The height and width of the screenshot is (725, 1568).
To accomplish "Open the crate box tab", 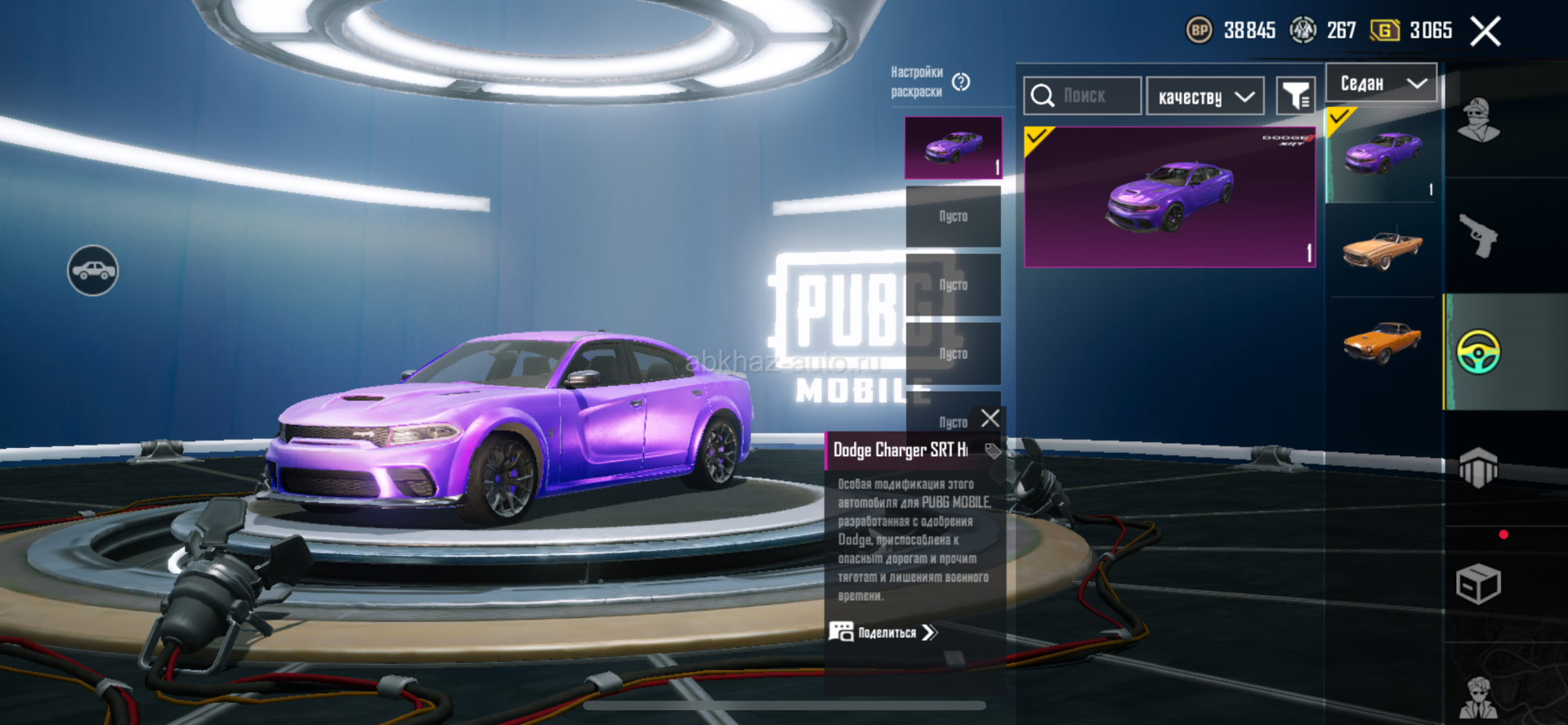I will click(x=1479, y=584).
